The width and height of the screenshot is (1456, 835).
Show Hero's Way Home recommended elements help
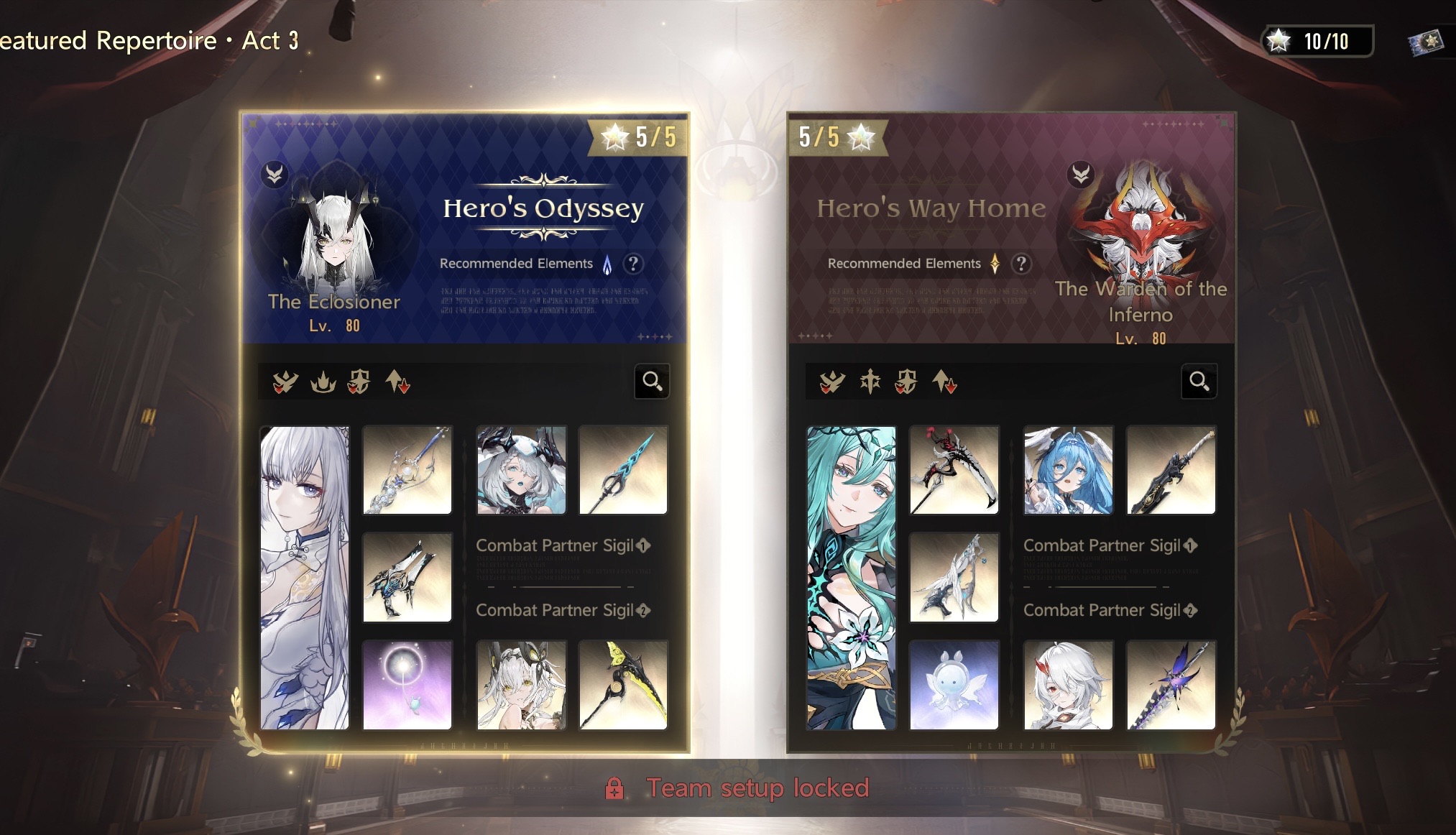(1021, 264)
